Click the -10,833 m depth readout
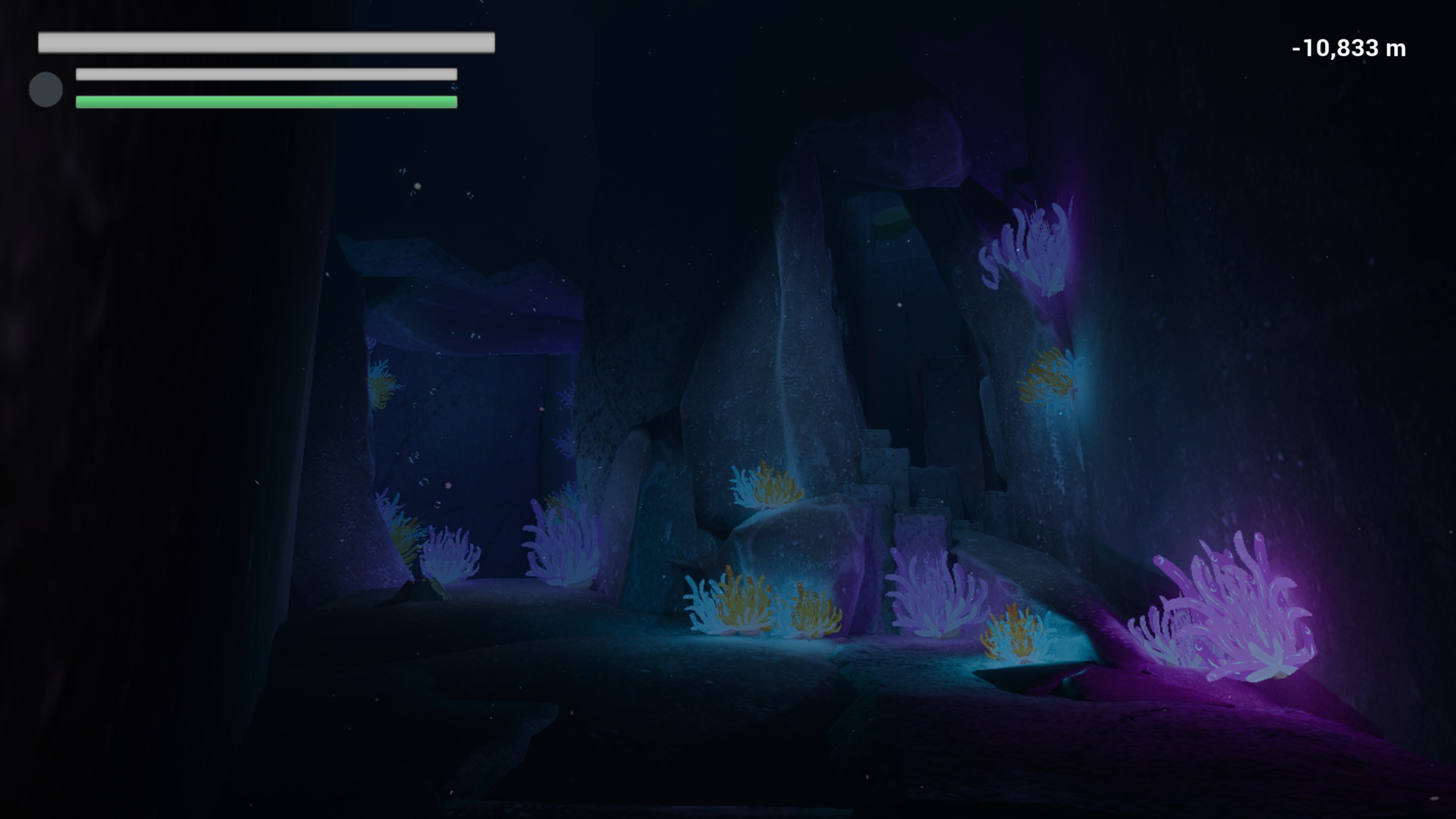The height and width of the screenshot is (819, 1456). tap(1348, 50)
